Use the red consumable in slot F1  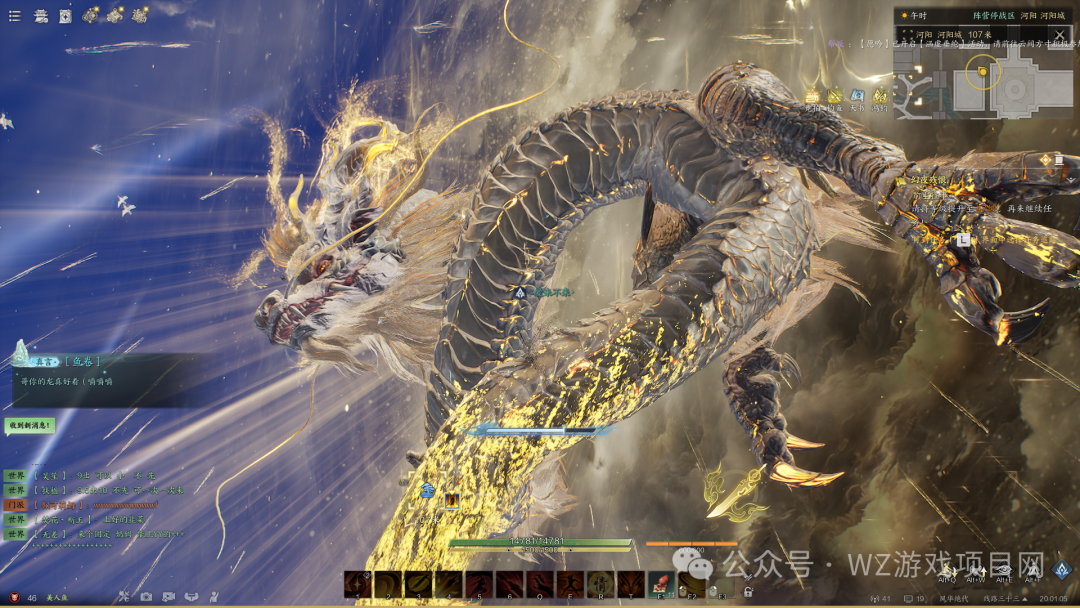661,584
